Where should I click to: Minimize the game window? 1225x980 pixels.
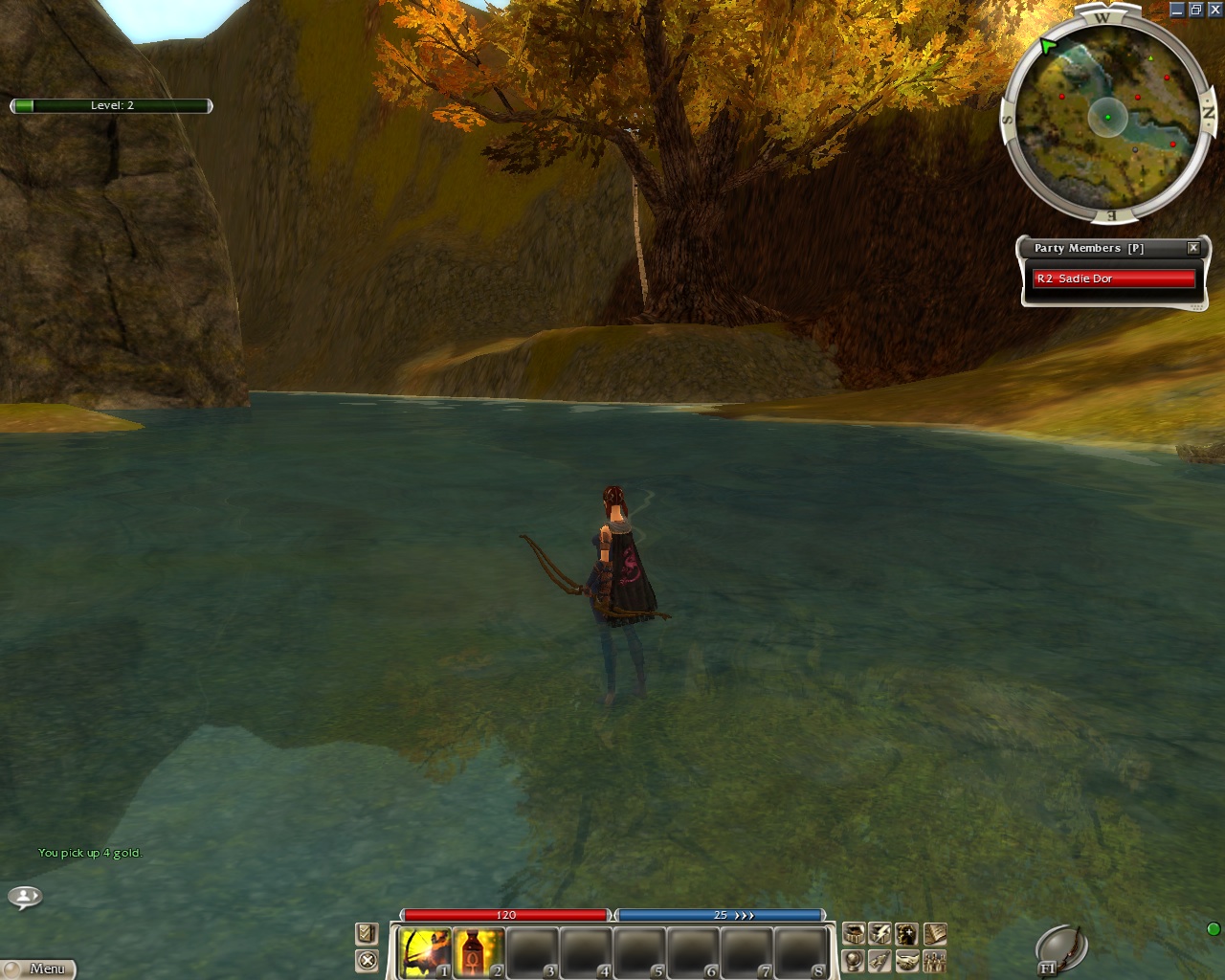pyautogui.click(x=1177, y=10)
